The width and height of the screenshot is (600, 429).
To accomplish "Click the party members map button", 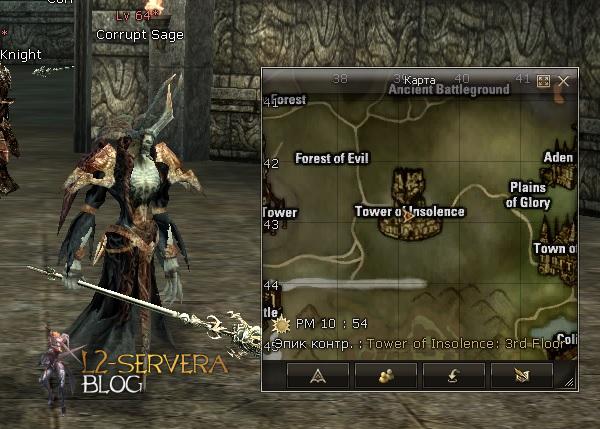I will (385, 375).
